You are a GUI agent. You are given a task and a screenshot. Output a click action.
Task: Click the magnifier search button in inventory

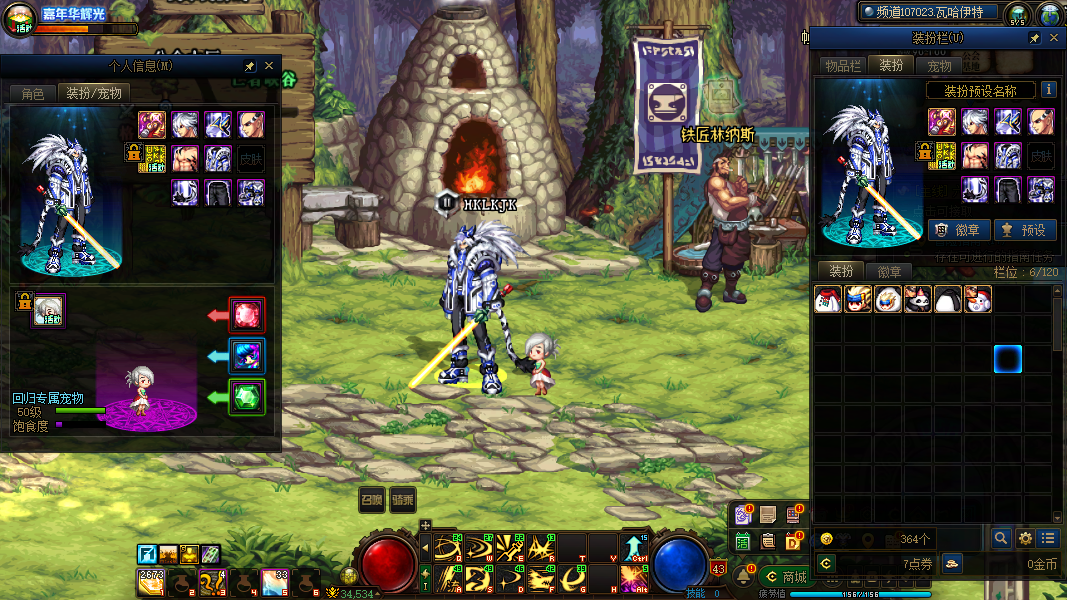tap(1001, 538)
